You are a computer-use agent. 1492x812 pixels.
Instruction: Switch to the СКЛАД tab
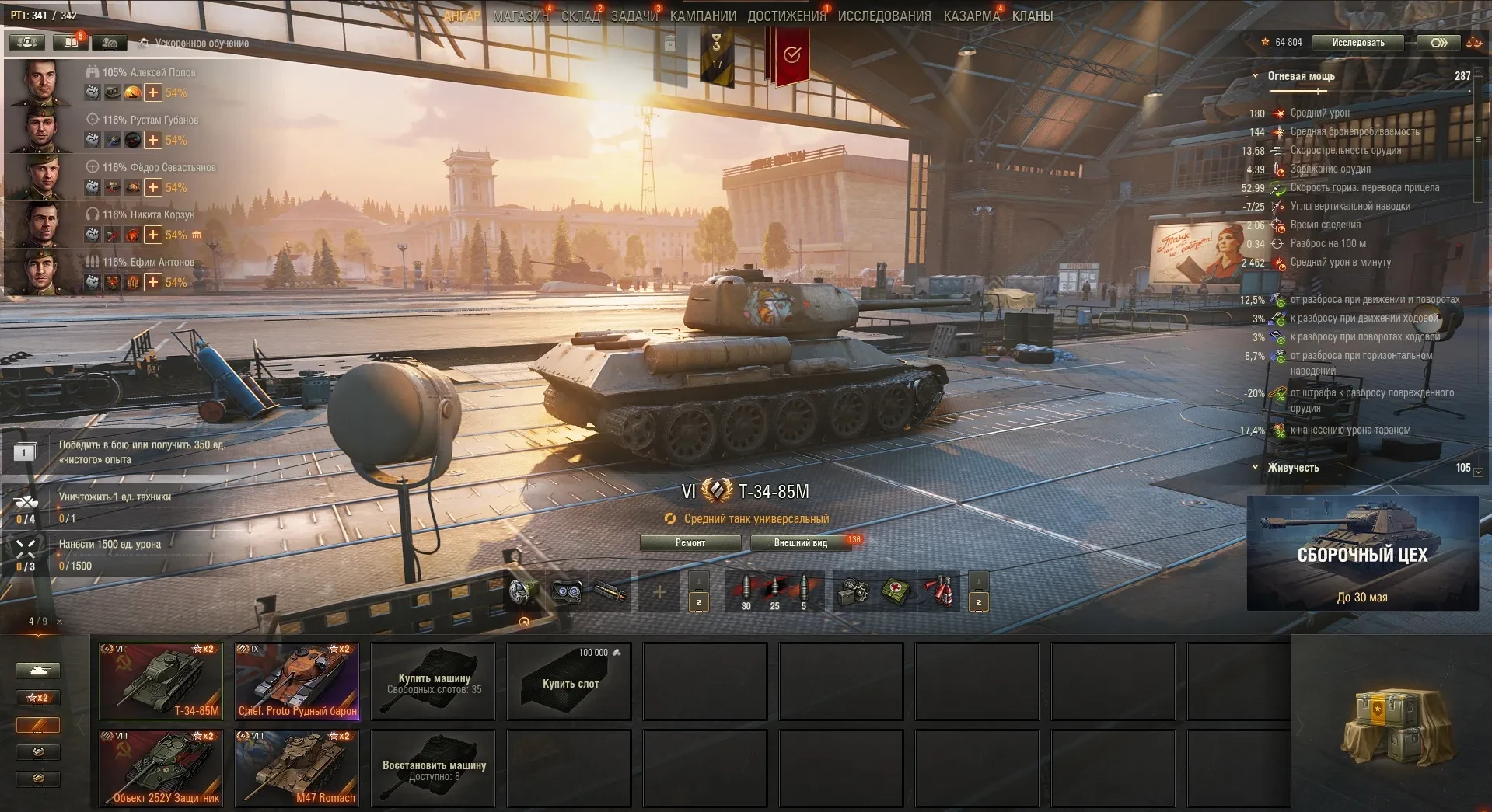(x=580, y=16)
